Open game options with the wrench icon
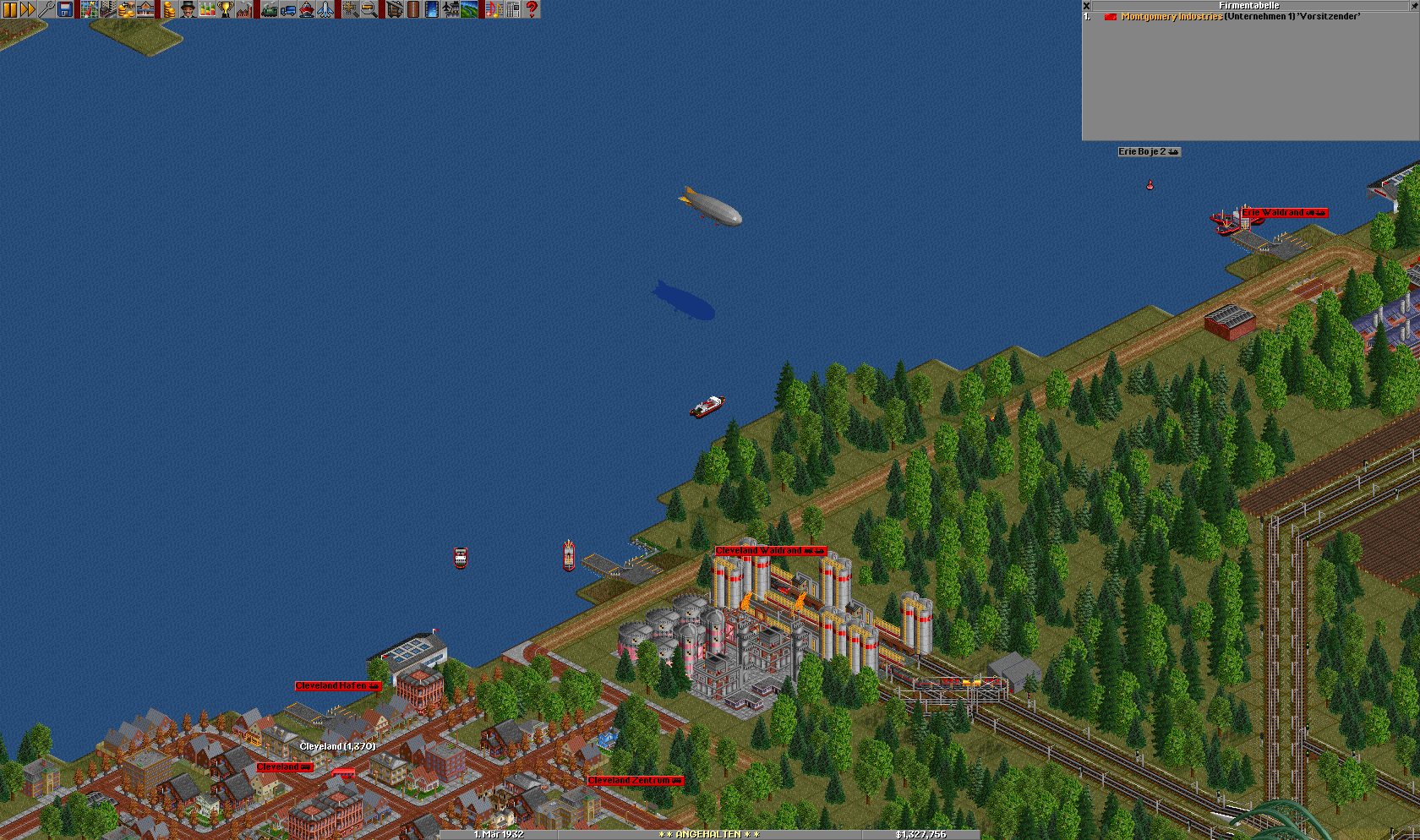The image size is (1420, 840). coord(46,9)
